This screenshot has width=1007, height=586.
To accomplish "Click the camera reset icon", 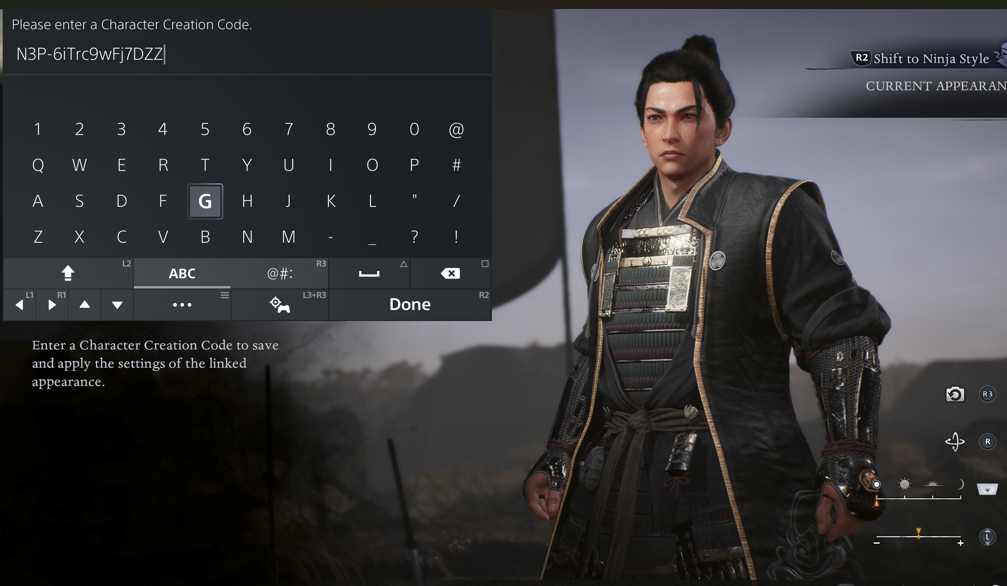I will click(955, 394).
